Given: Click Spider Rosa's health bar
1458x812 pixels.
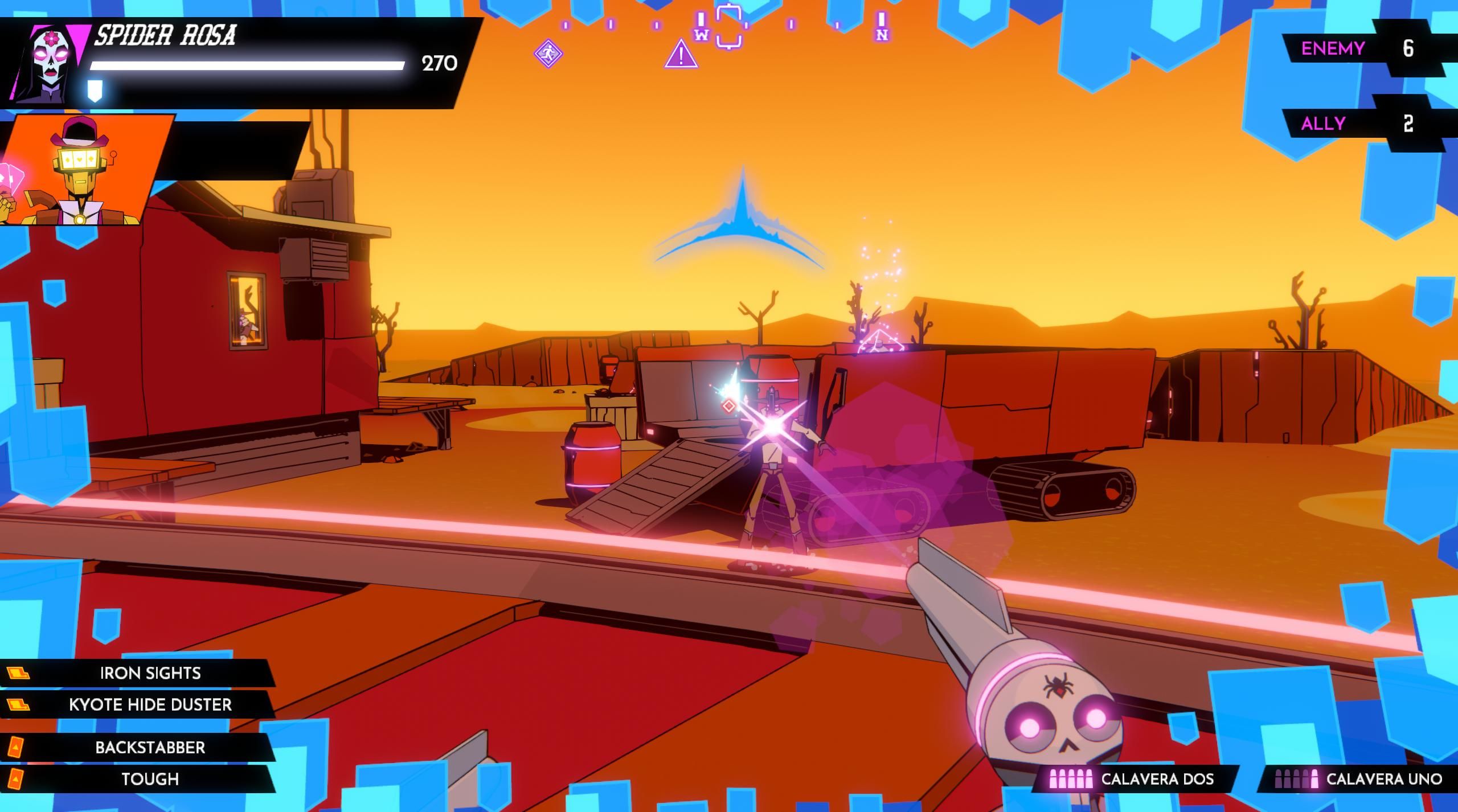Looking at the screenshot, I should point(245,64).
